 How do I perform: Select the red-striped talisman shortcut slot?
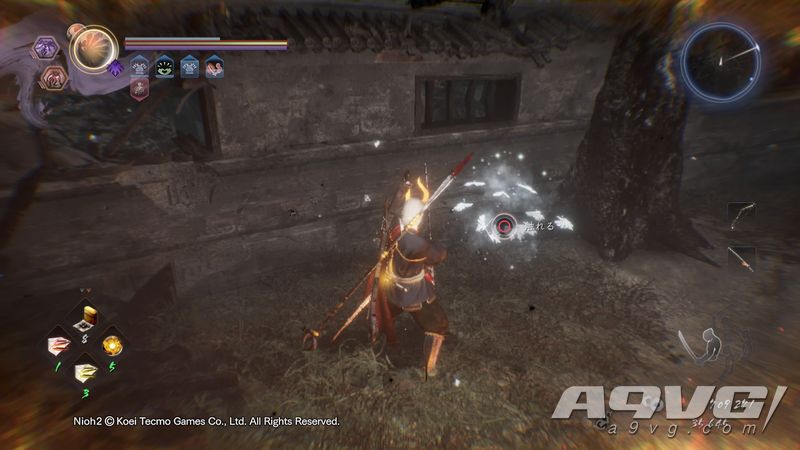60,344
